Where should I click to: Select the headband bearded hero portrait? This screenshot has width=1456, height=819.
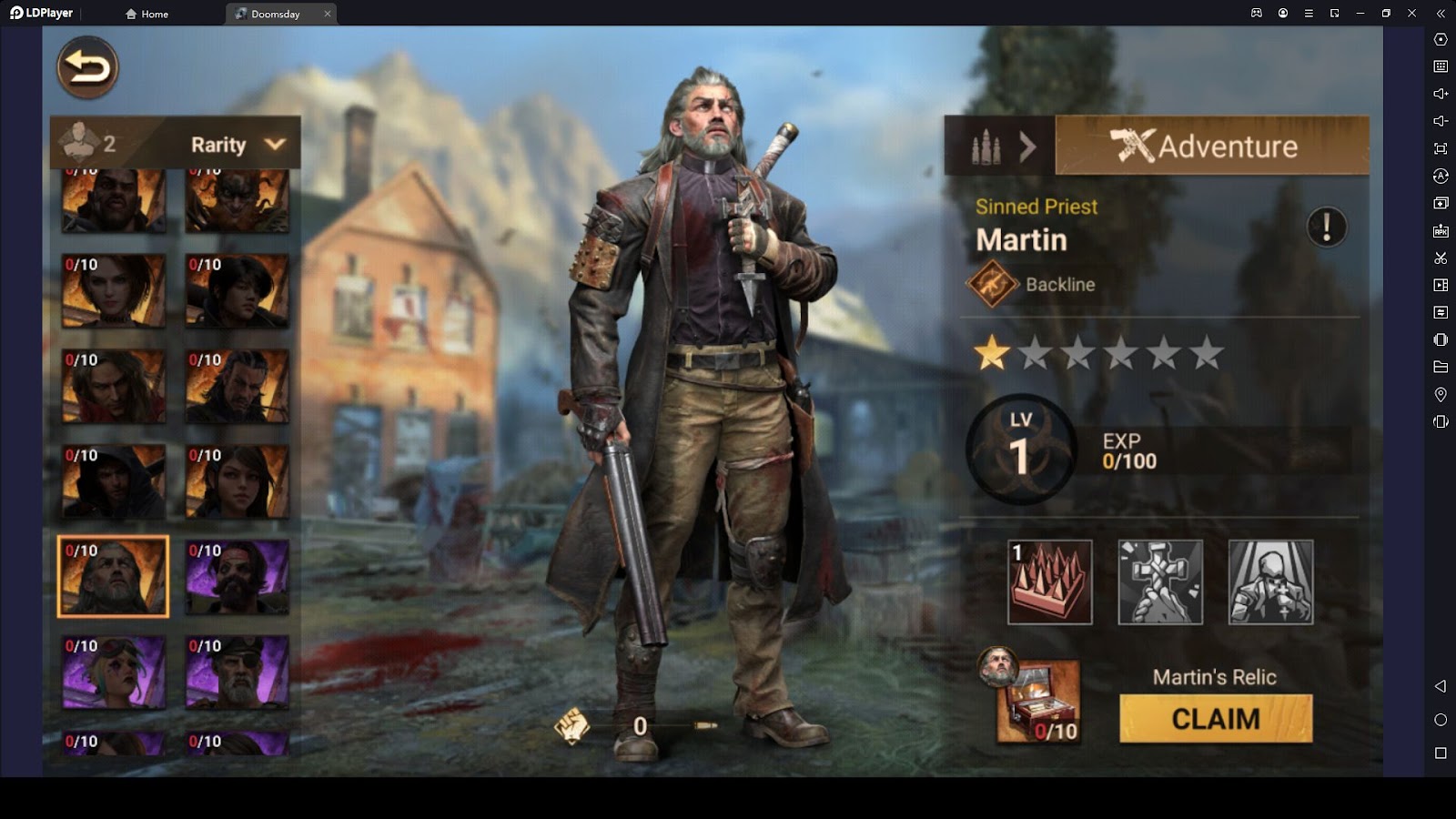[x=237, y=577]
